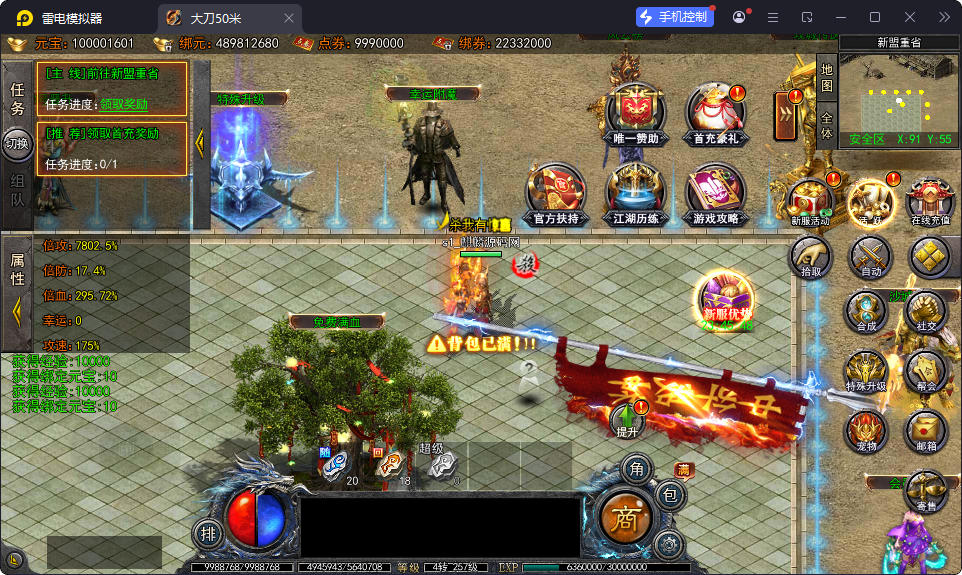Open the 游戏攻略 game guide book
962x575 pixels.
(x=715, y=192)
